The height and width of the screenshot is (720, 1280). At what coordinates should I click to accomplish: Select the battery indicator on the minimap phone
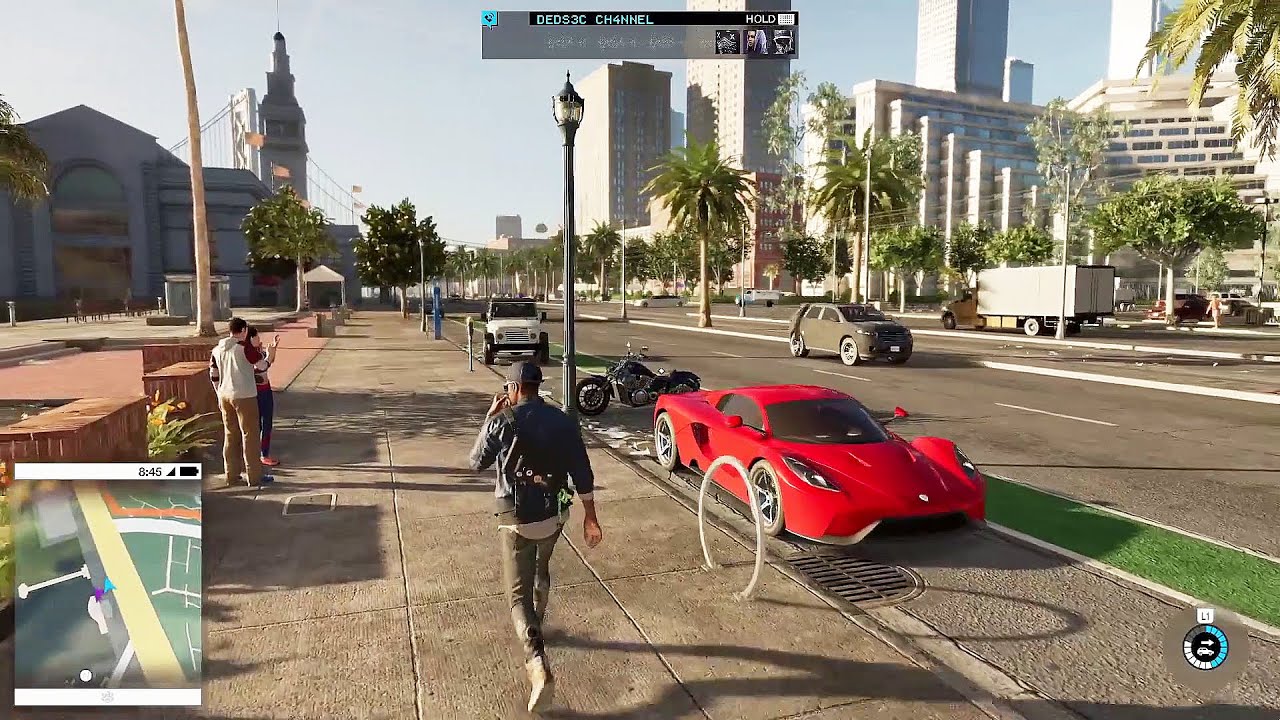click(190, 471)
